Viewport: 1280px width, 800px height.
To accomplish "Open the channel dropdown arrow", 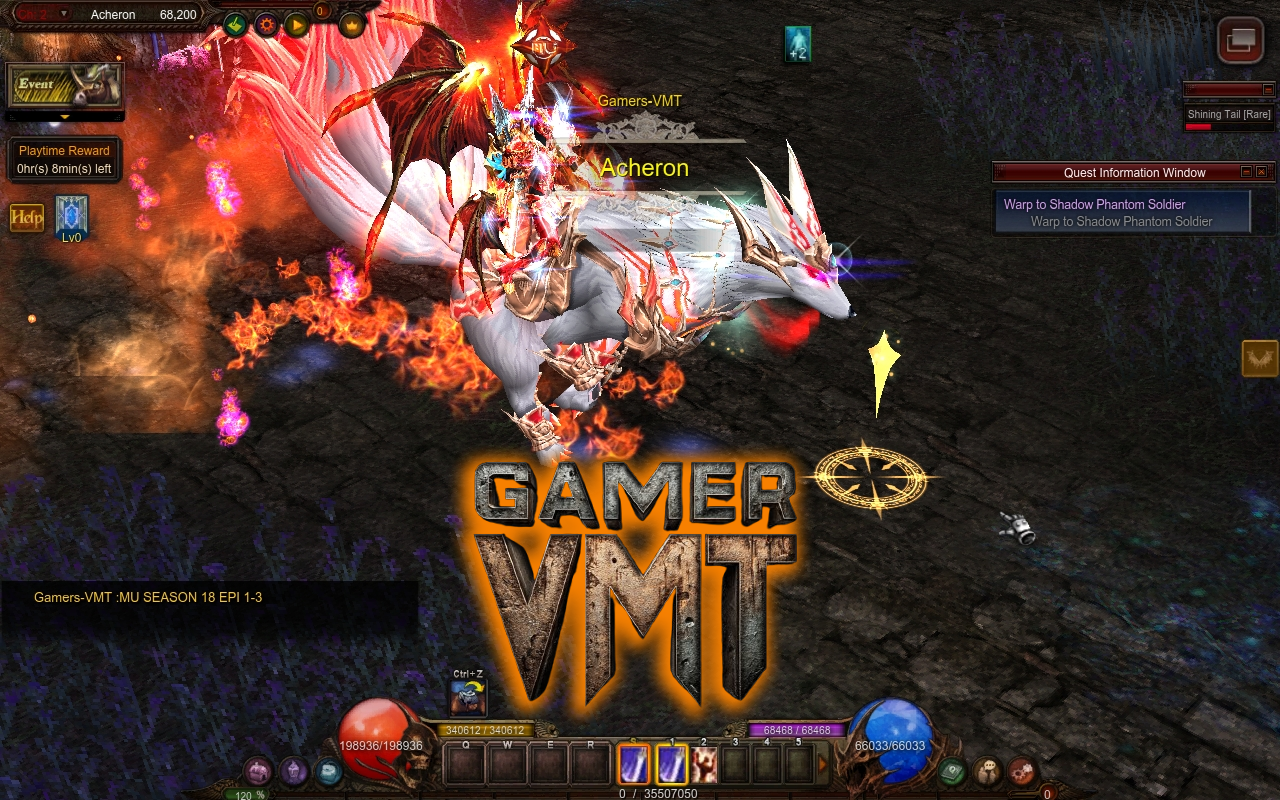I will (64, 14).
